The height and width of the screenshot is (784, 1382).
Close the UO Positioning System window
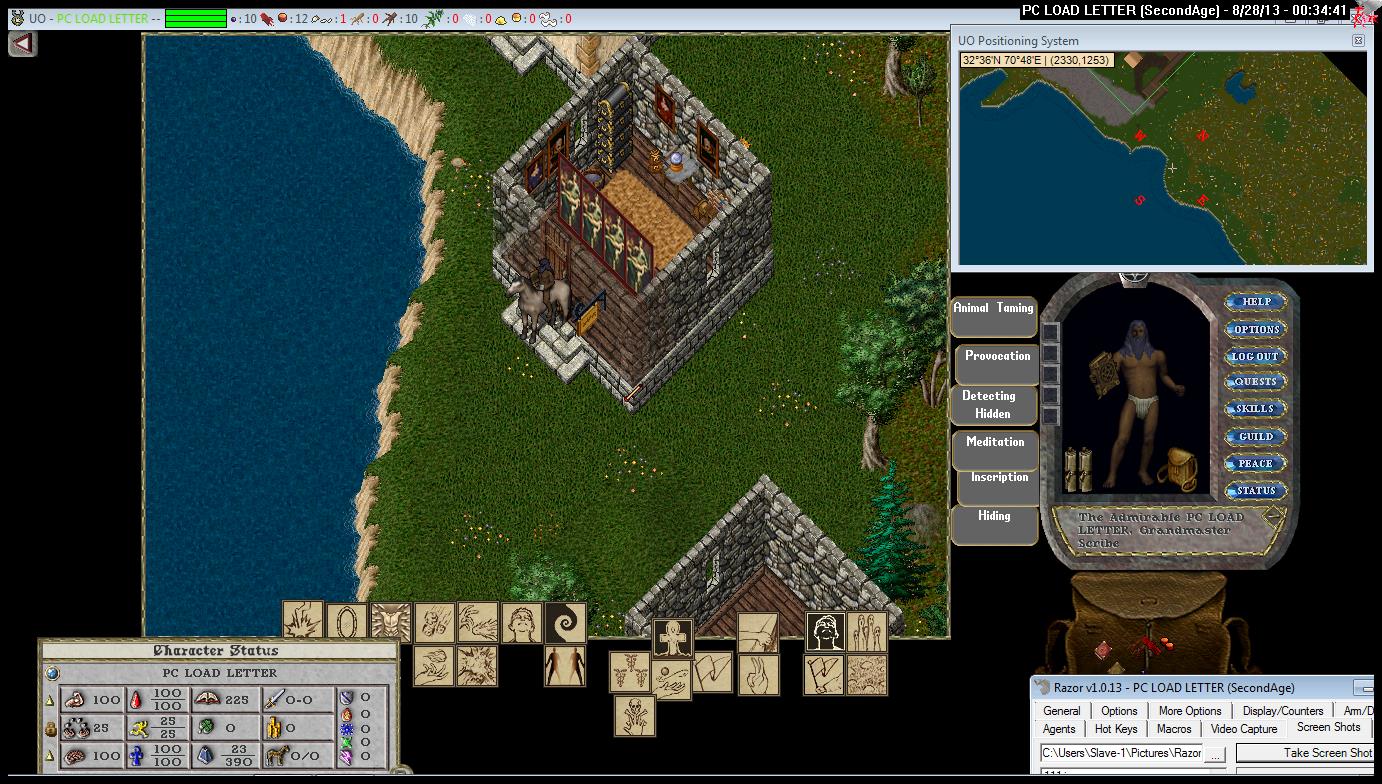1358,41
